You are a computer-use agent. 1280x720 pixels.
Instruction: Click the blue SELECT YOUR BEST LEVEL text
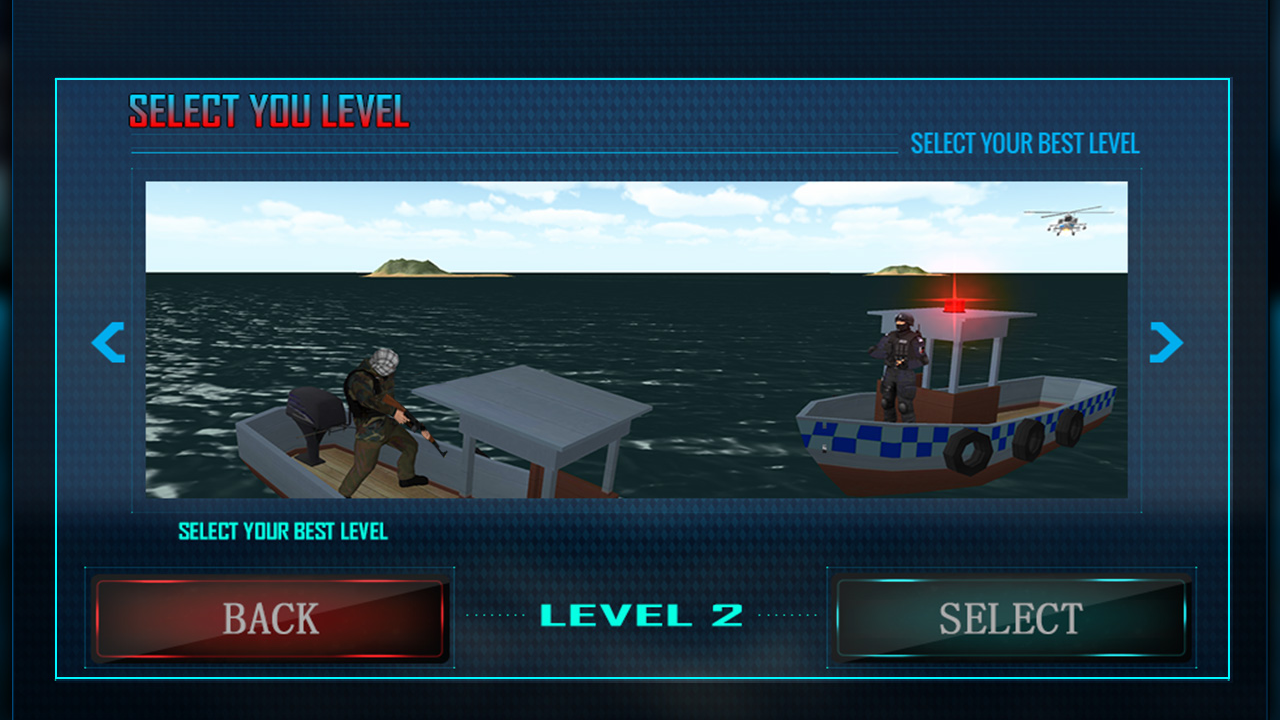pos(1025,144)
